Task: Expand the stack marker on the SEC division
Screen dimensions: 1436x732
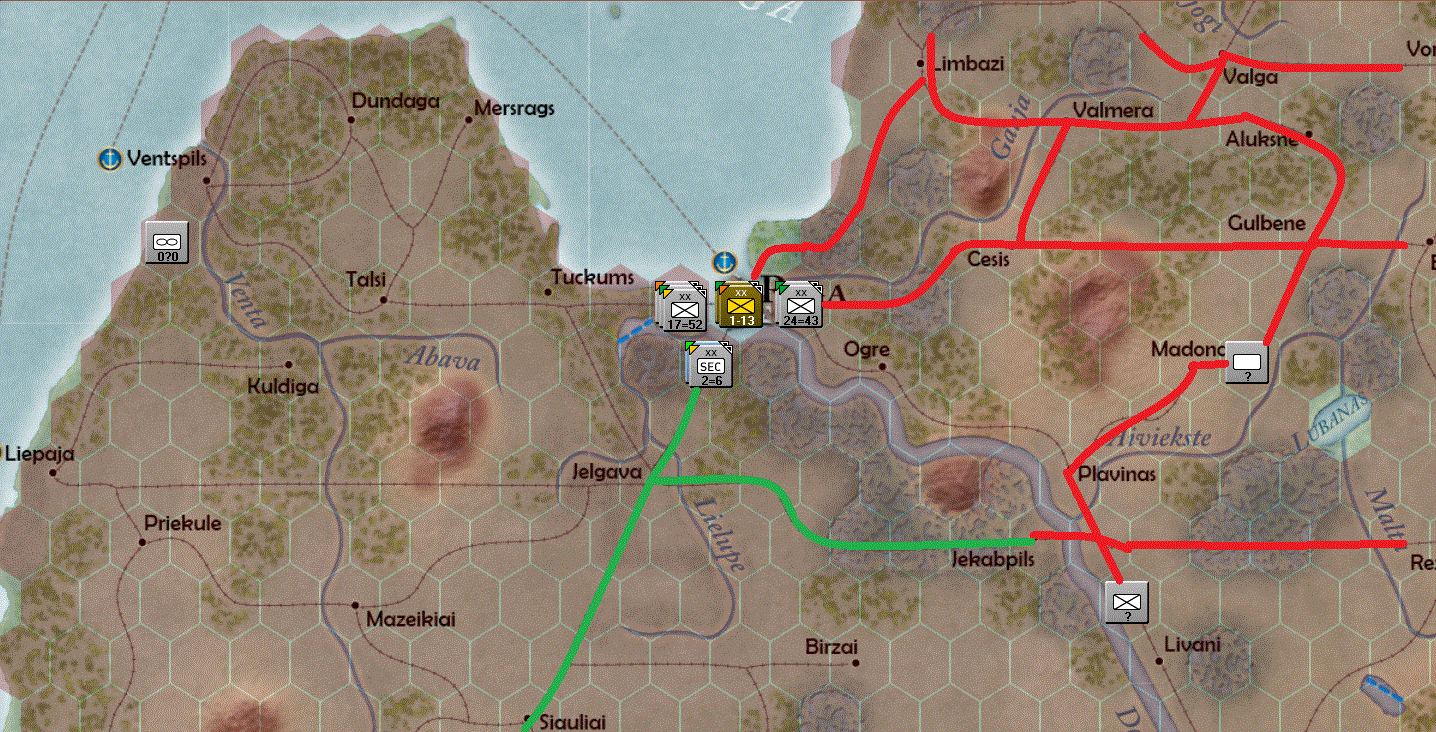Action: pos(725,345)
